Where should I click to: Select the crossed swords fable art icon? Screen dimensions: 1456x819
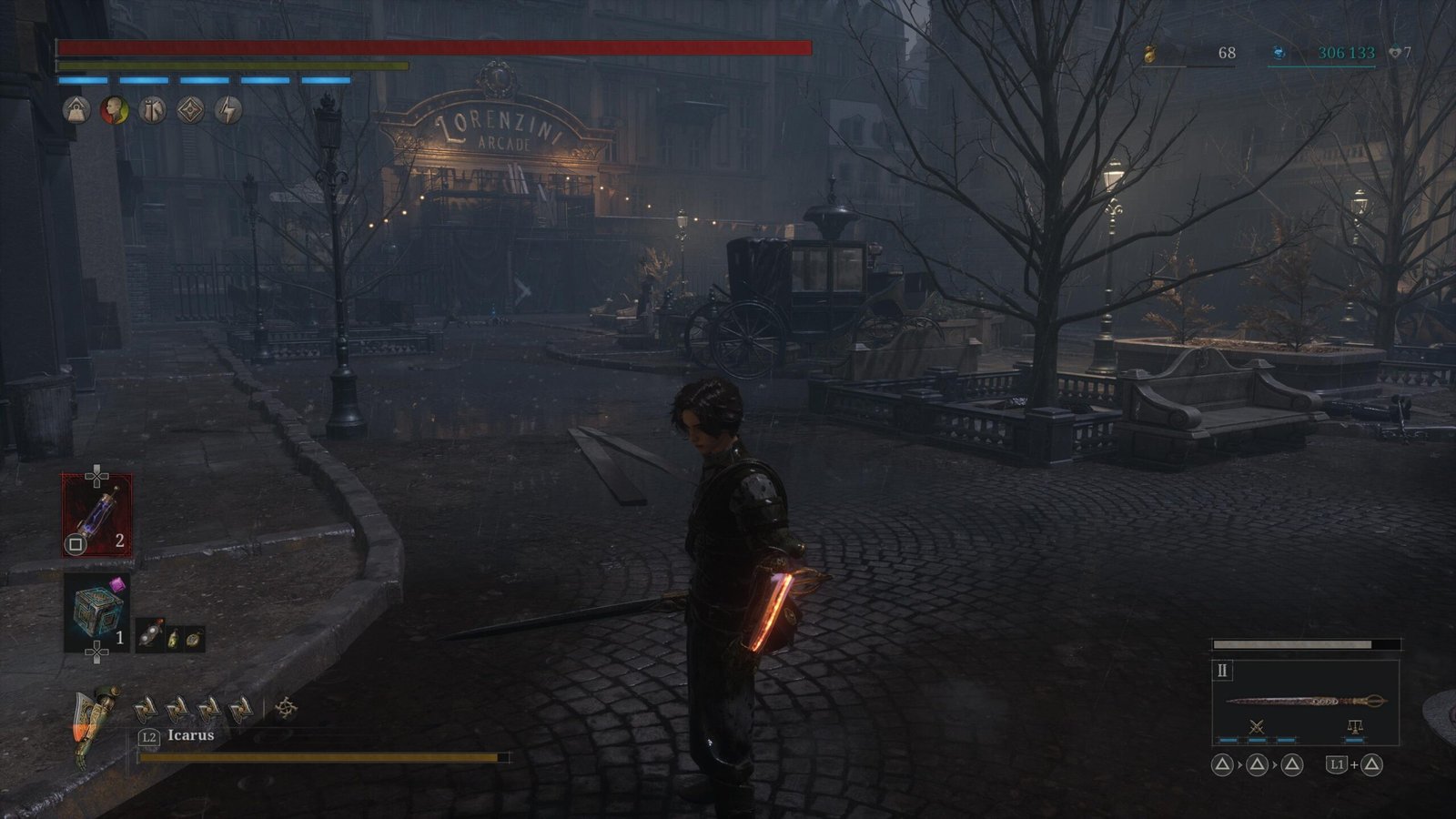1257,726
